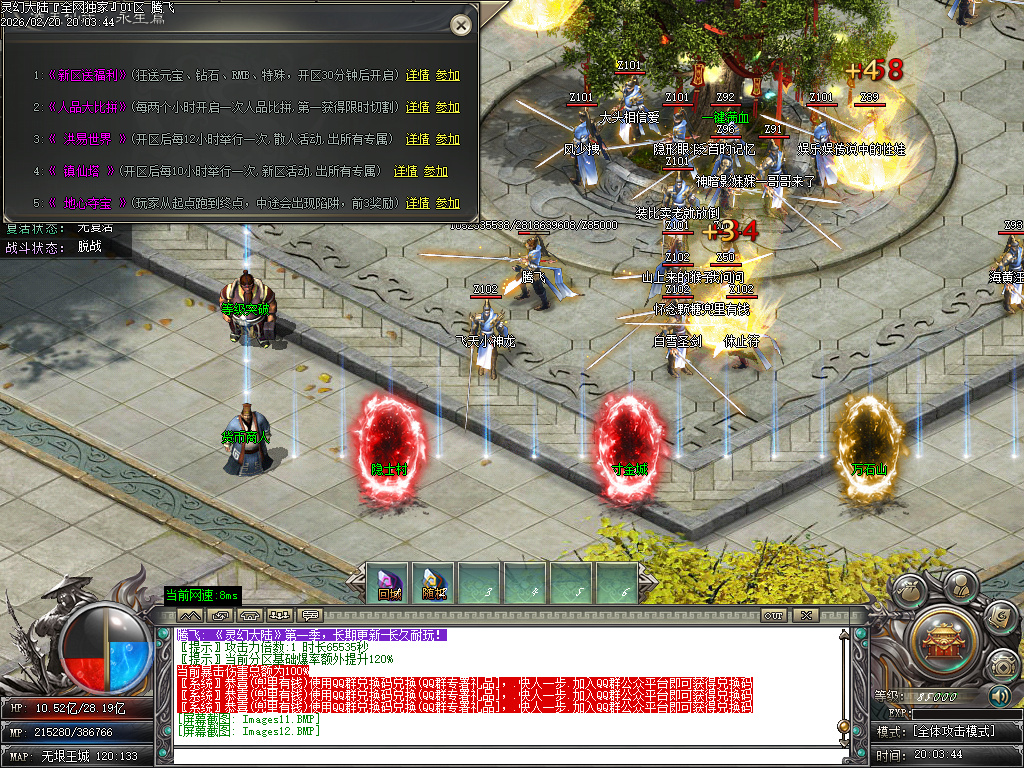
Task: Close the event list panel
Action: (x=460, y=25)
